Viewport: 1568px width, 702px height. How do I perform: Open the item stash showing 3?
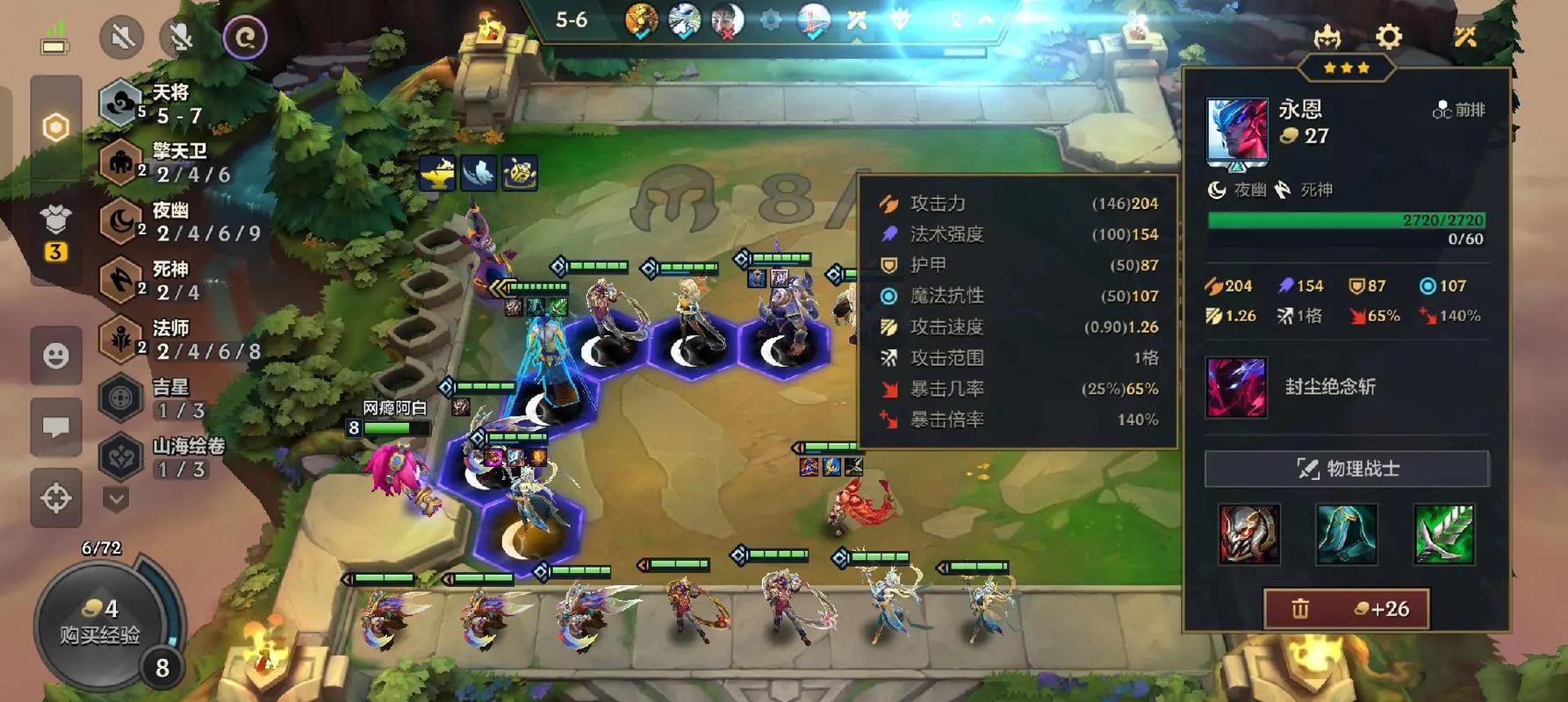[55, 233]
